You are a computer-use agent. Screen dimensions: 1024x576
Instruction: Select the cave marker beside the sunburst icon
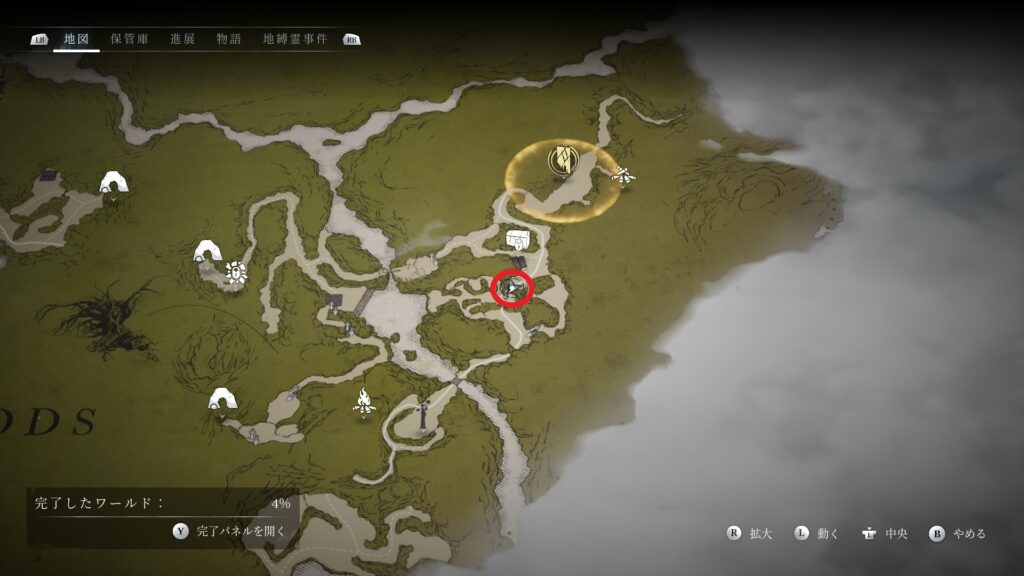tap(207, 251)
